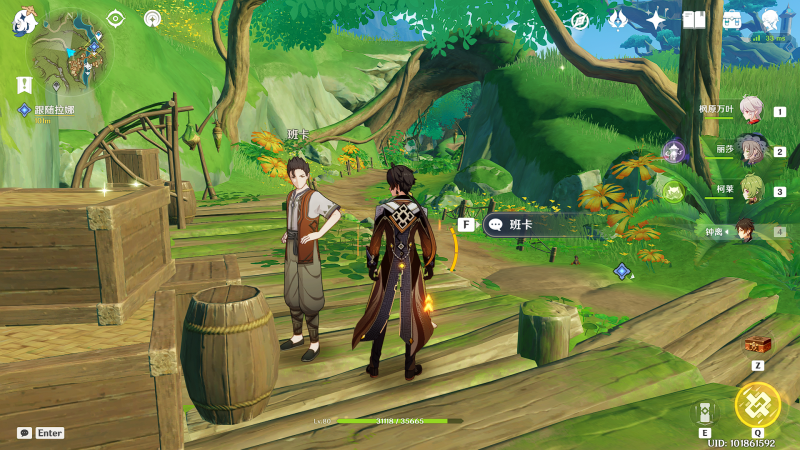Open the Battle Pass winged icon
Image resolution: width=800 pixels, height=450 pixels.
tap(617, 20)
